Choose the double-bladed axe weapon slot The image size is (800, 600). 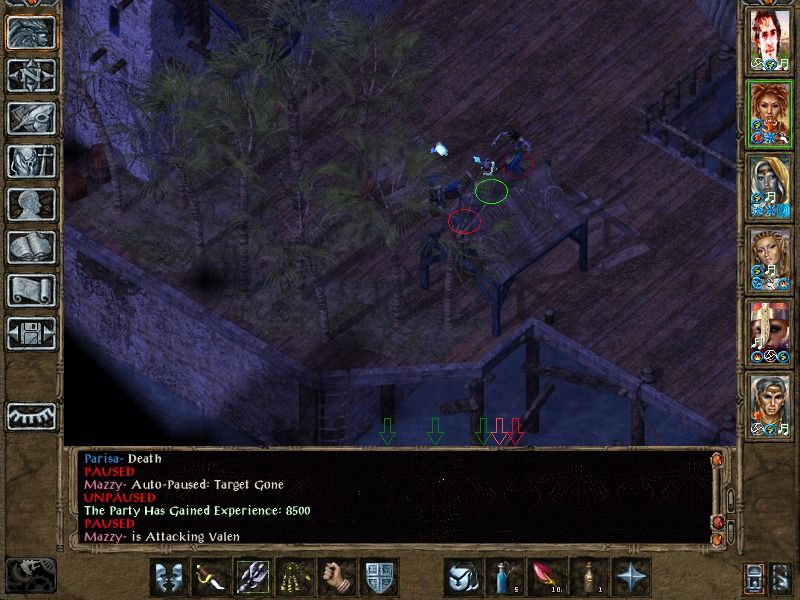(x=254, y=578)
